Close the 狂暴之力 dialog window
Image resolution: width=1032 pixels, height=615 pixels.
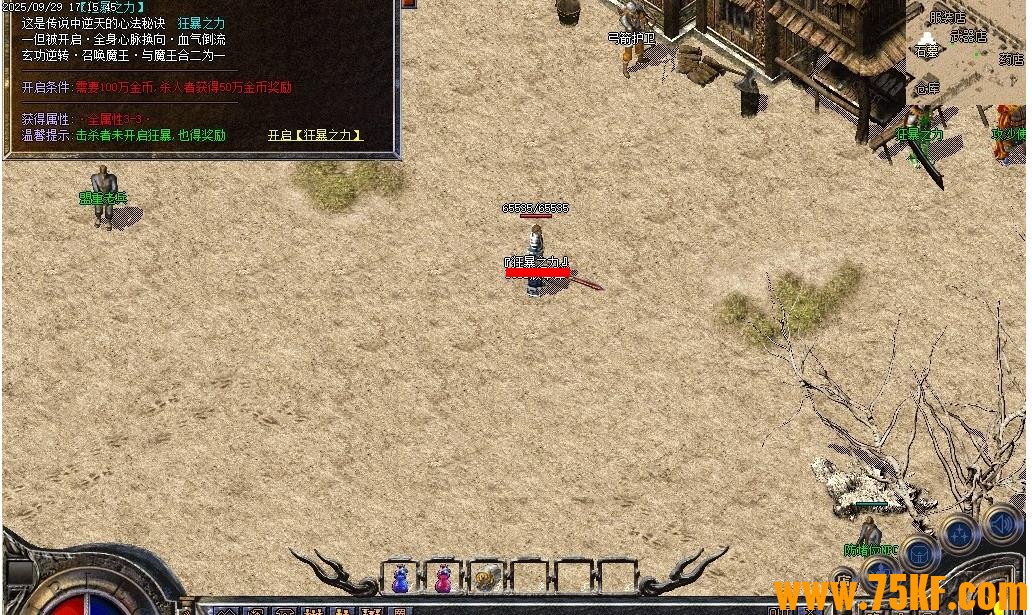pos(407,4)
